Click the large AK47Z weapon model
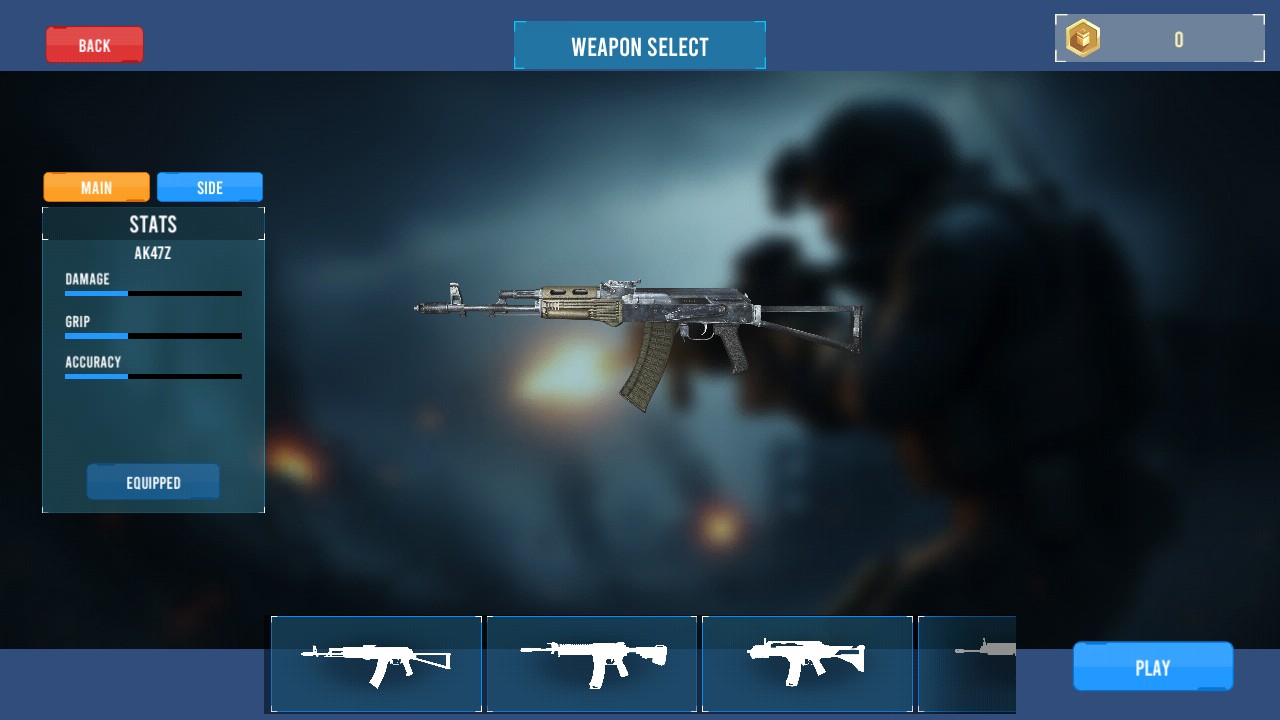1280x720 pixels. pyautogui.click(x=640, y=320)
